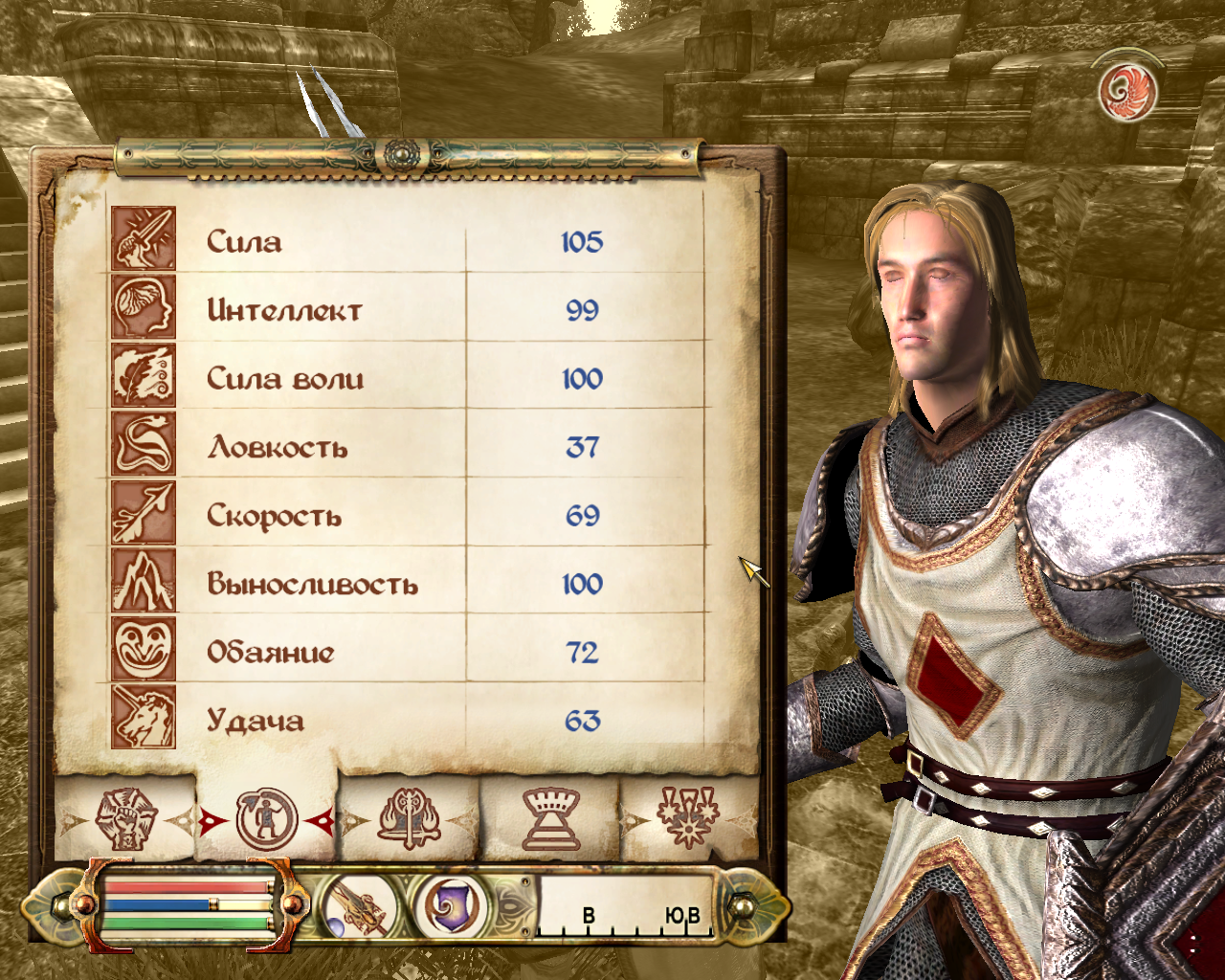Open inventory via the equipped sword icon
1225x980 pixels.
(360, 906)
